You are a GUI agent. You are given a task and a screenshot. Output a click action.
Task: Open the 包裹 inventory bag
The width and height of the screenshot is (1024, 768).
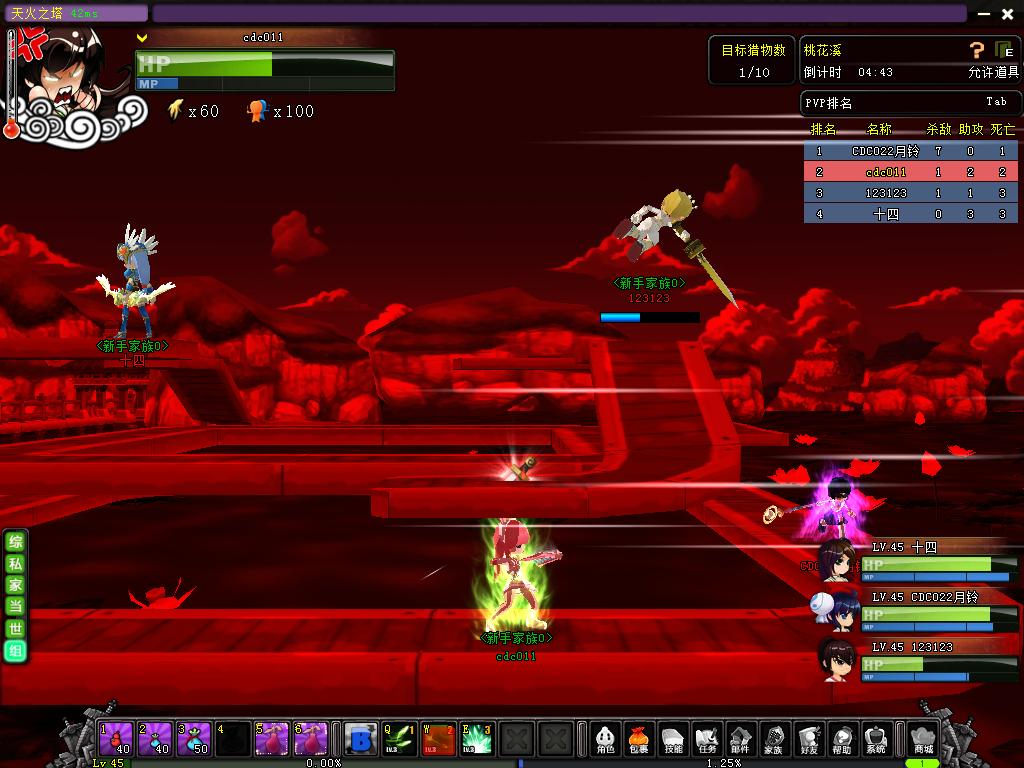639,739
